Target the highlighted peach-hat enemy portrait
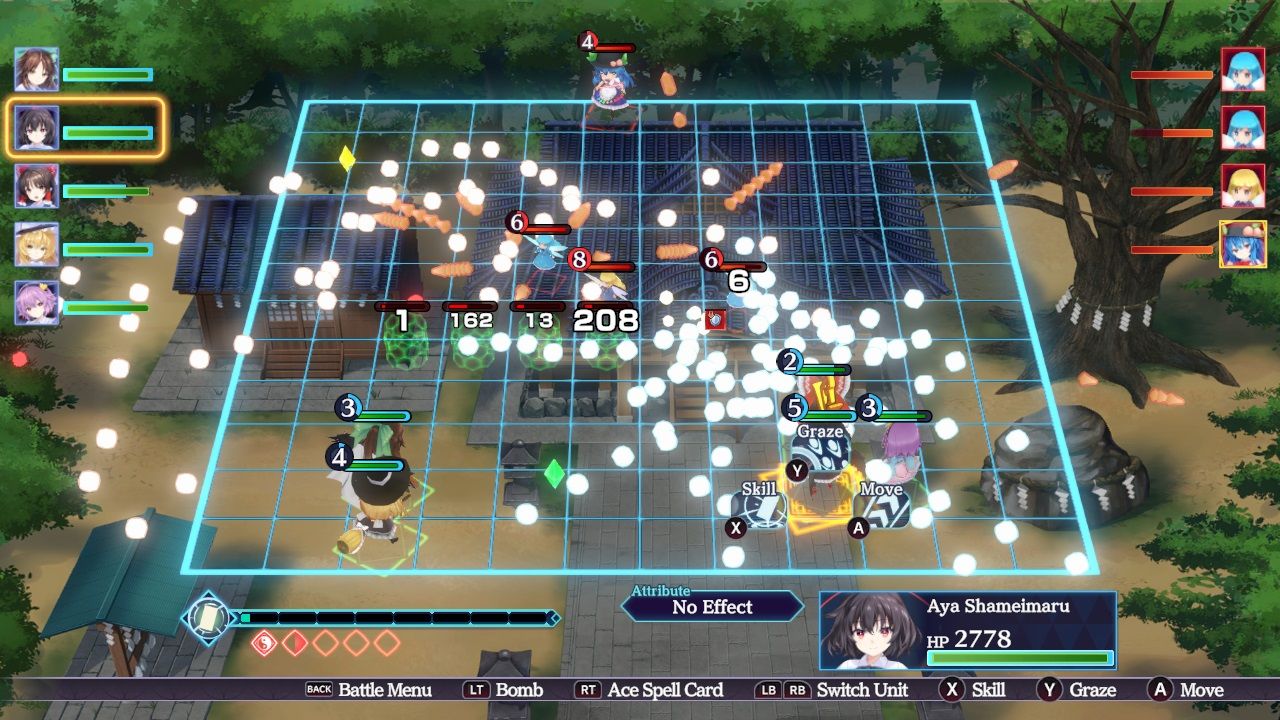This screenshot has width=1280, height=720. point(1243,244)
